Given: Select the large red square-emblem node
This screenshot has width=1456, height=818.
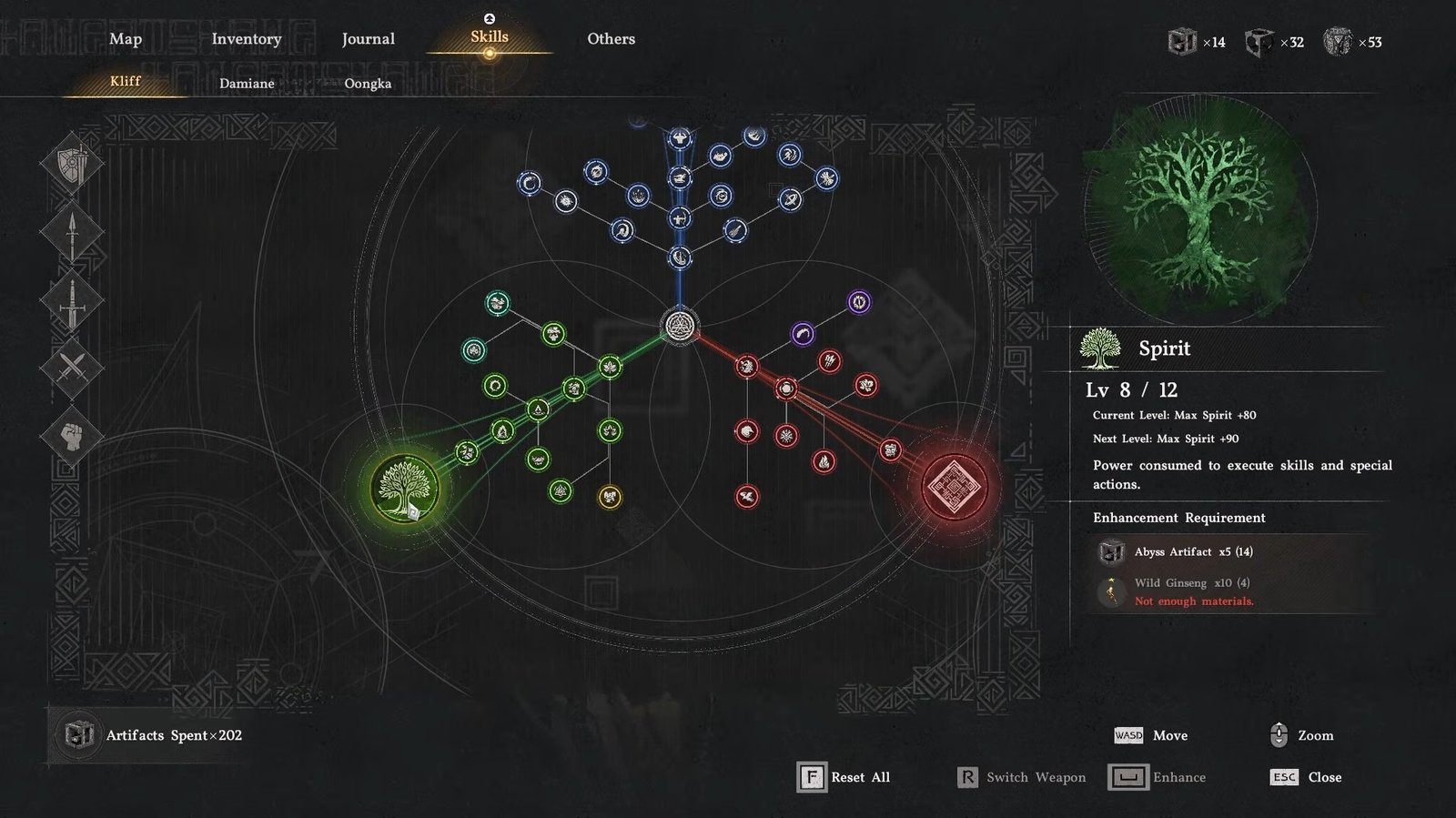Looking at the screenshot, I should point(954,486).
